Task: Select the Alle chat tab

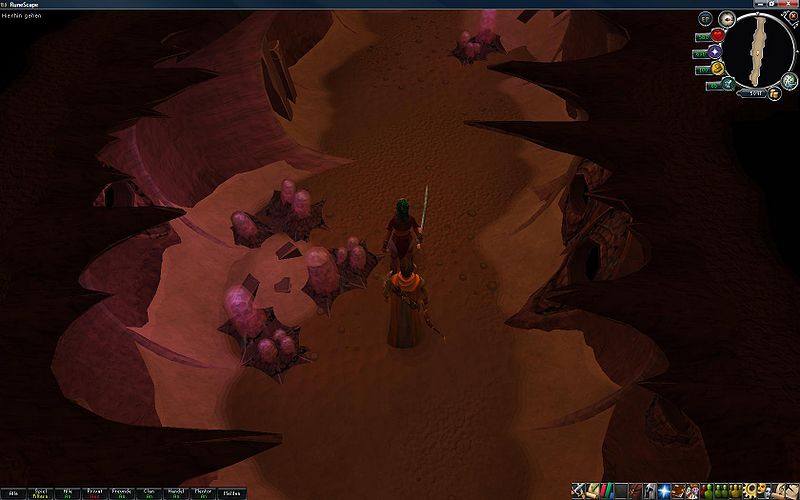Action: (13, 493)
